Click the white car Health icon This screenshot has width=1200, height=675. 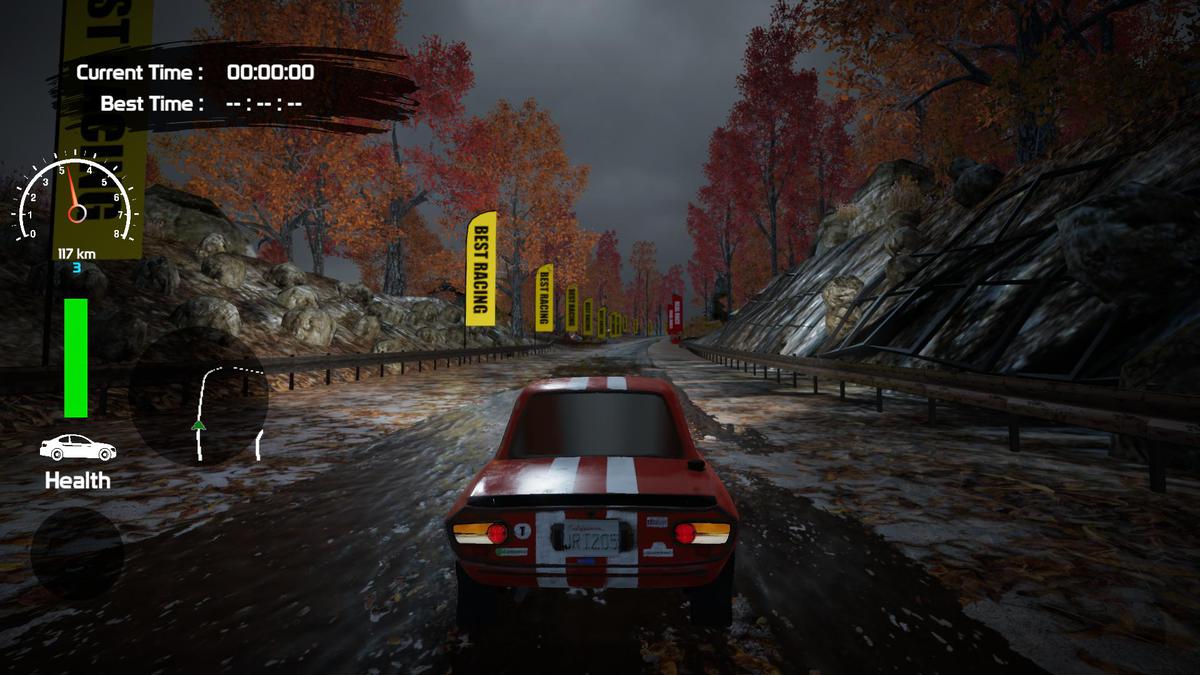pyautogui.click(x=77, y=447)
